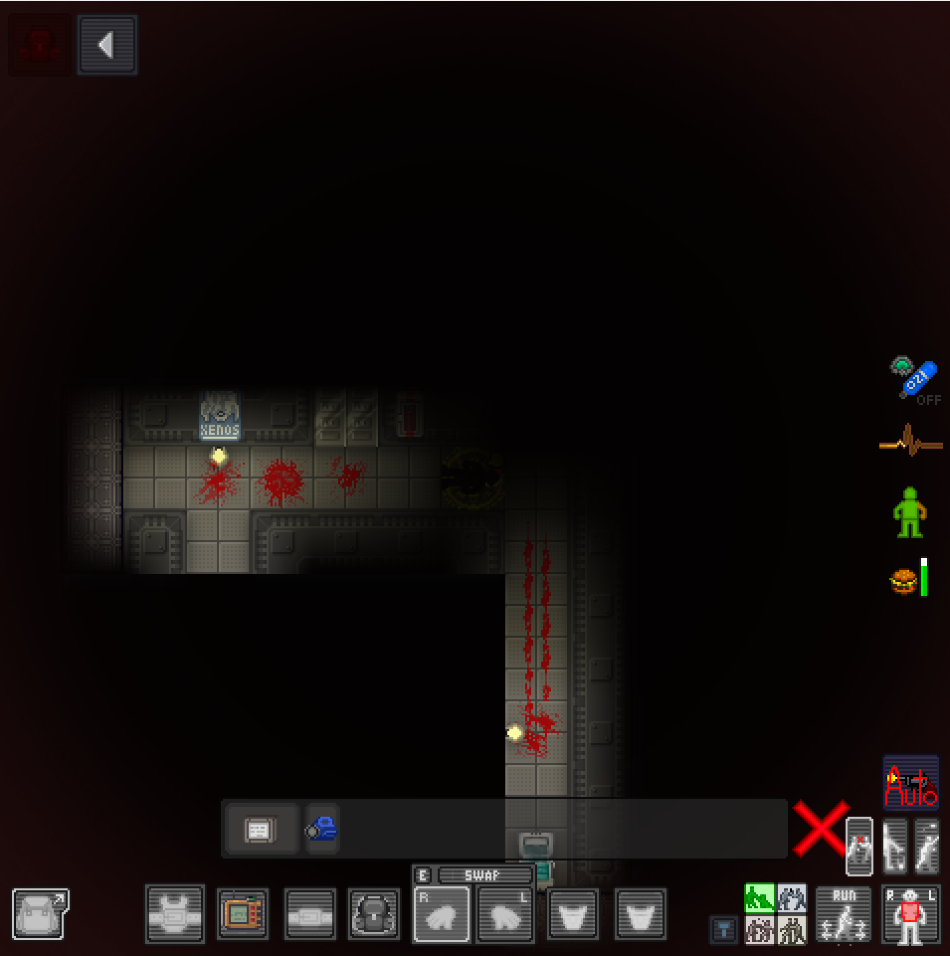Toggle the oxygen tank internals indicator

coord(915,379)
